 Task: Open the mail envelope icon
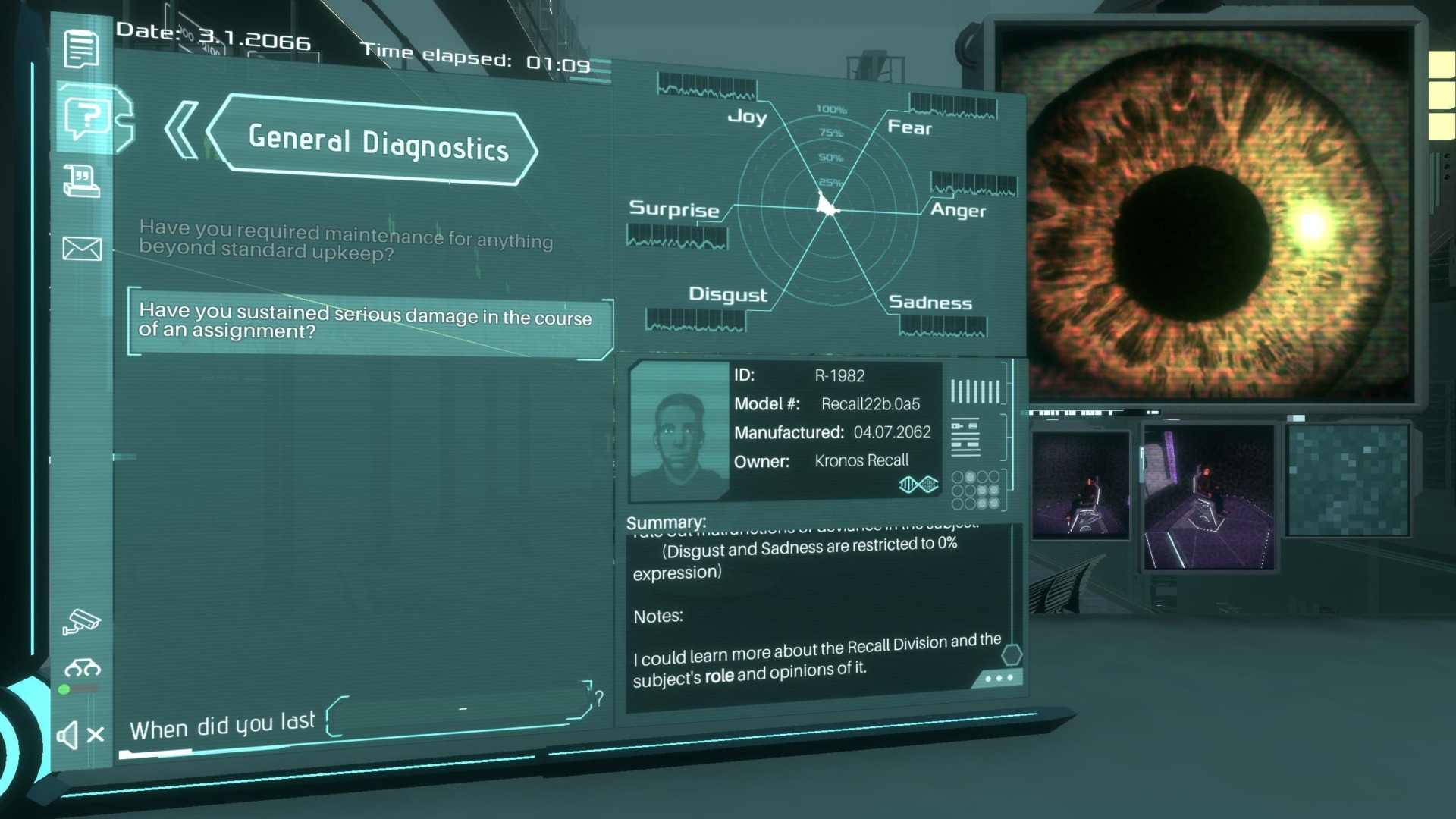[x=83, y=247]
